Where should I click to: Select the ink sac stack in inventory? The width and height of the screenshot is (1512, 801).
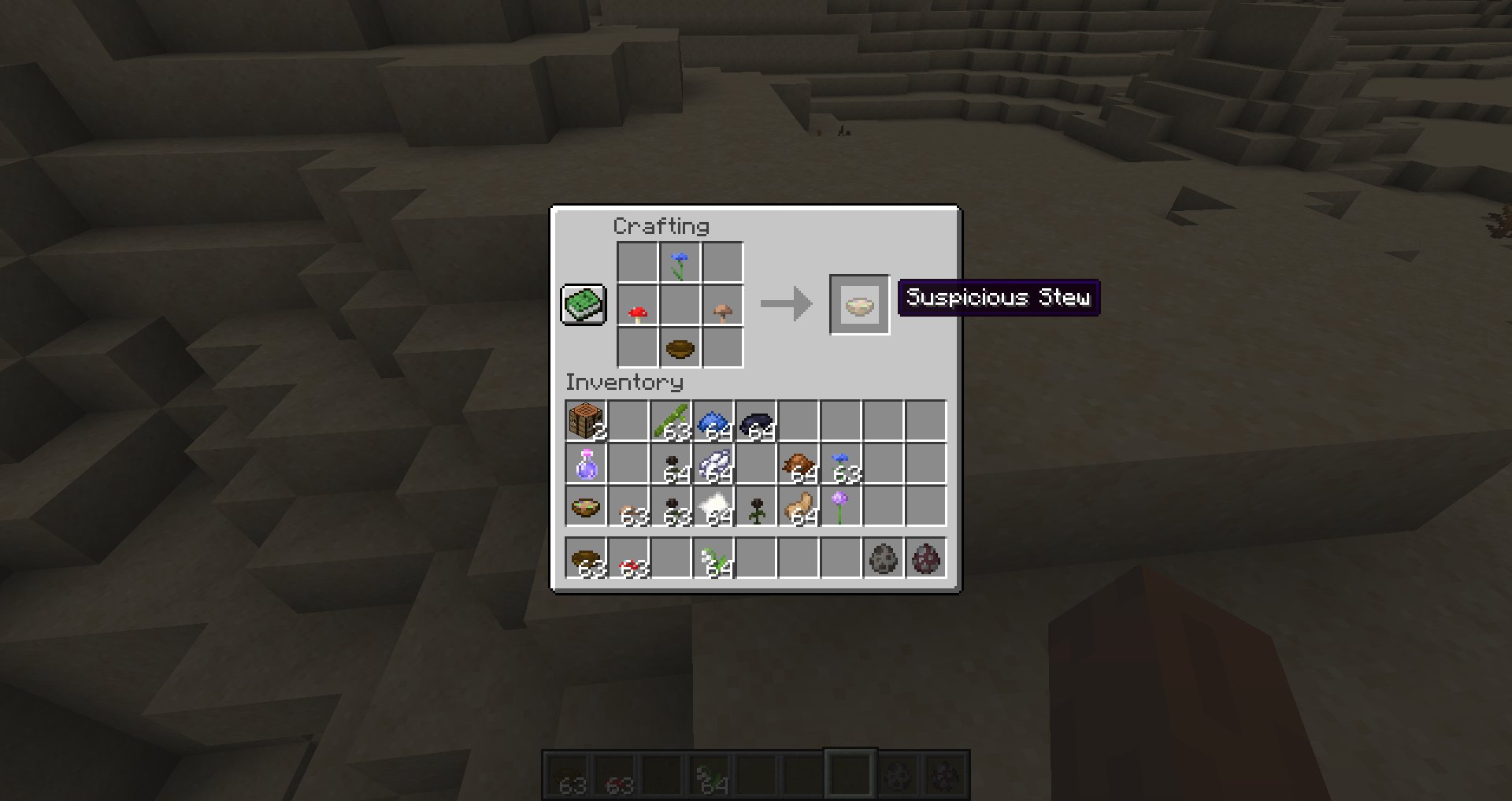755,421
